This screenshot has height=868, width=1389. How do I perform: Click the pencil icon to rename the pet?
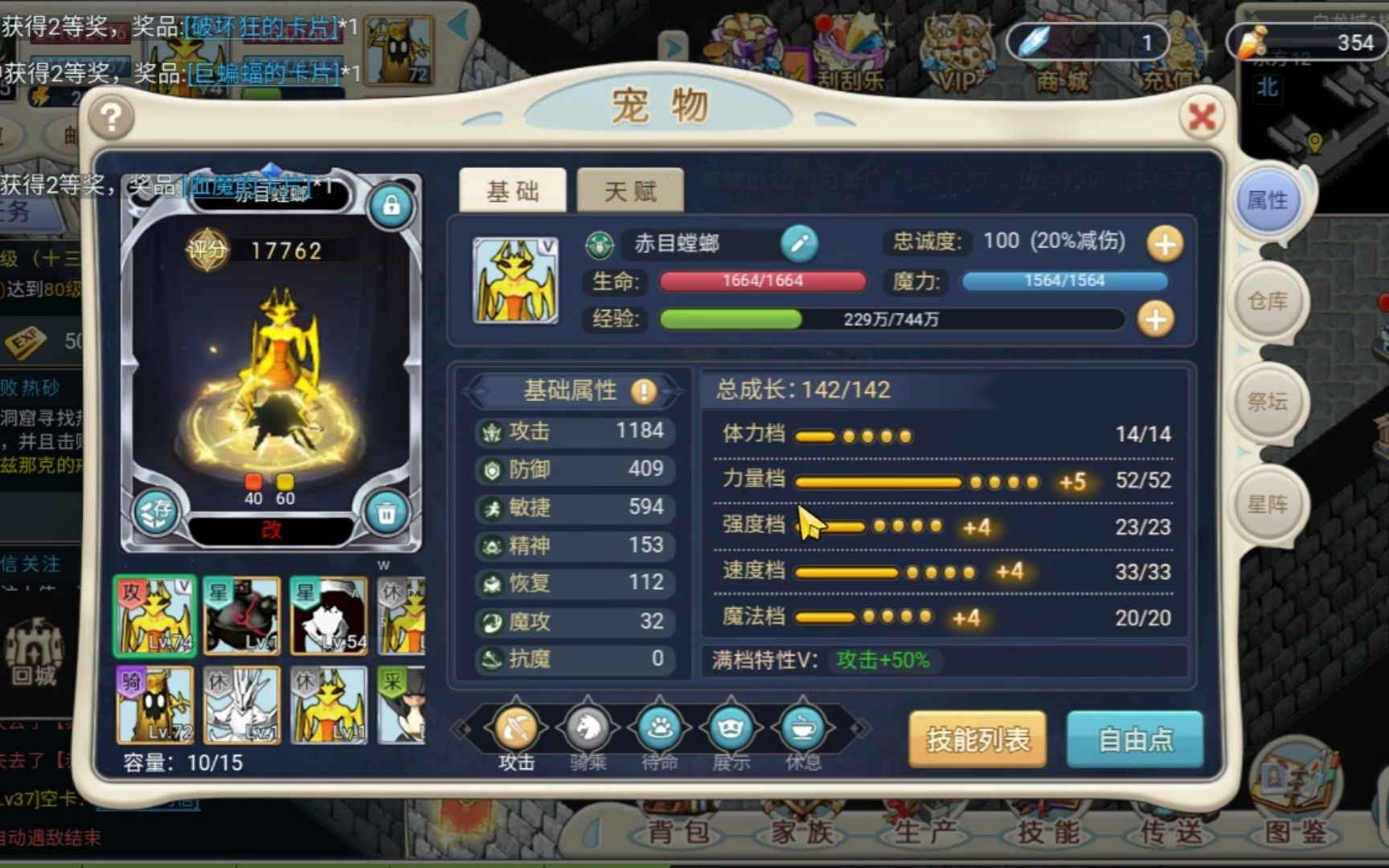[x=799, y=245]
